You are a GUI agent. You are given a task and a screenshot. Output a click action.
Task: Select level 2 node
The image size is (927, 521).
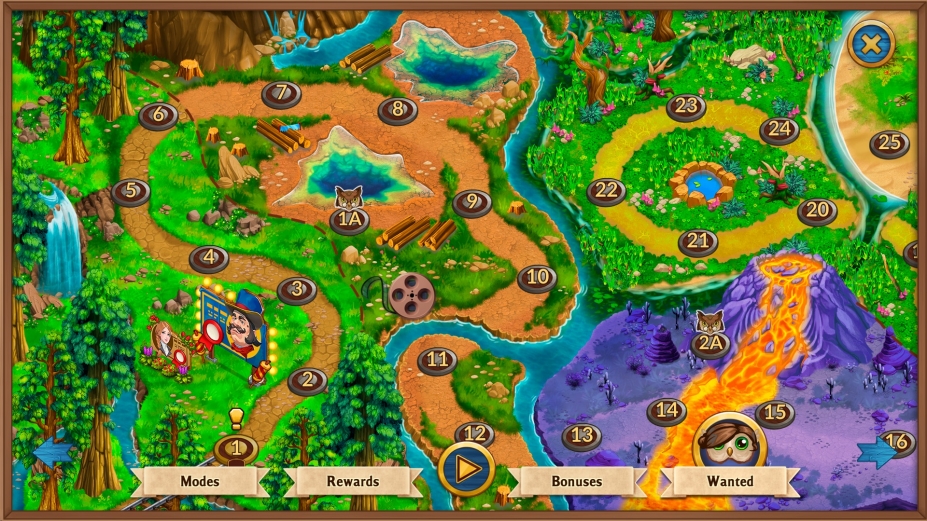(x=308, y=380)
